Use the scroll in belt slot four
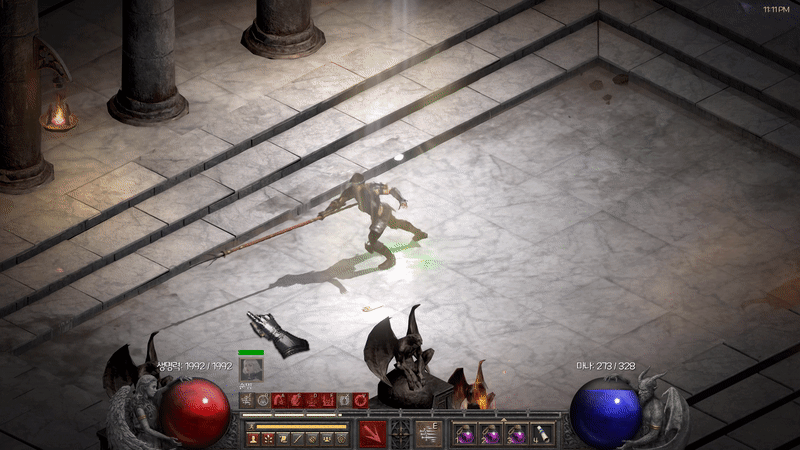This screenshot has height=450, width=800. pos(542,434)
